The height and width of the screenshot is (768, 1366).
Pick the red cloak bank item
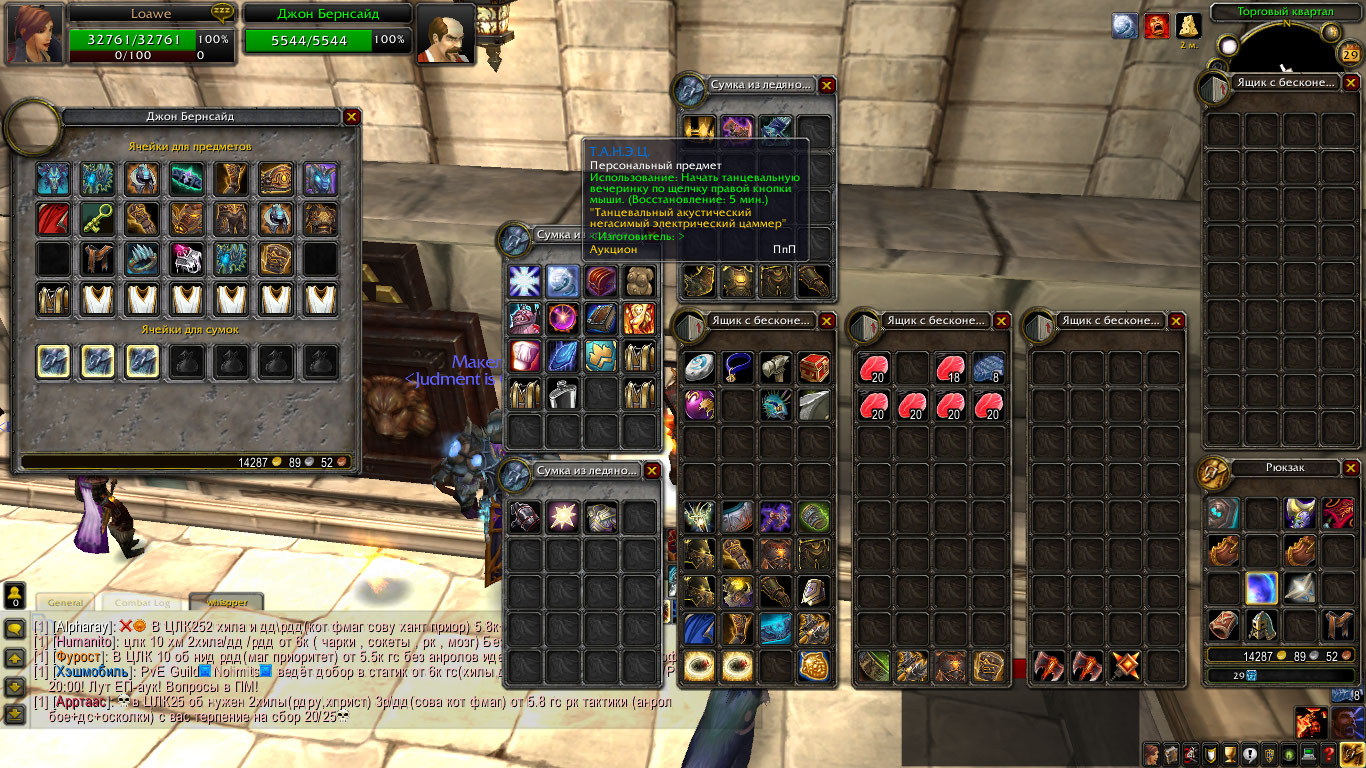52,217
